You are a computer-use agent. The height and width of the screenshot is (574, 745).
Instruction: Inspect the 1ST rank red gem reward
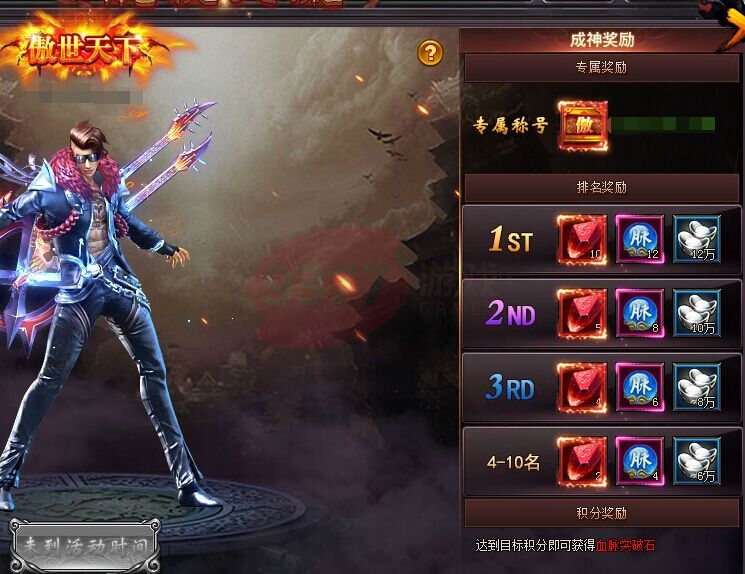(582, 240)
